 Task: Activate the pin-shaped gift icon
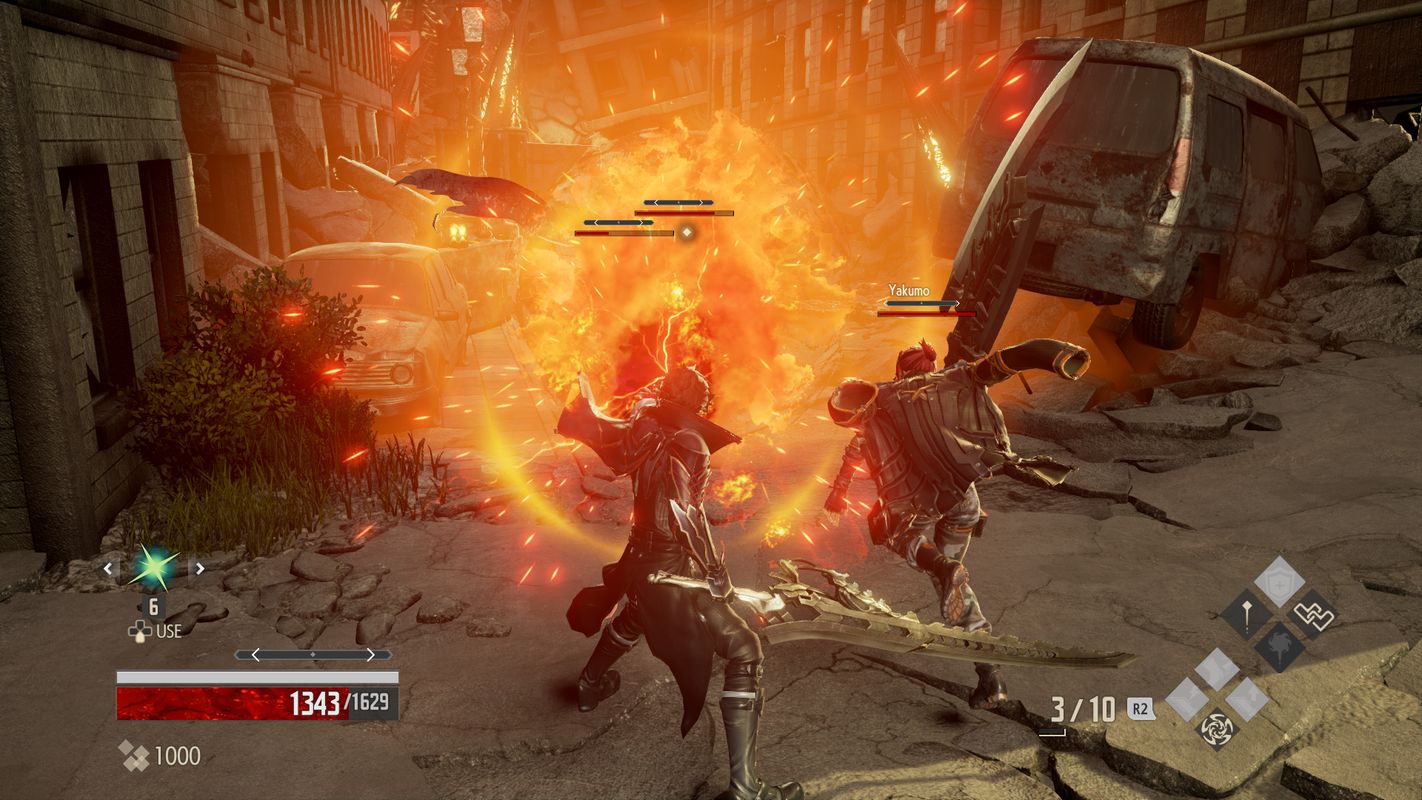point(1246,613)
